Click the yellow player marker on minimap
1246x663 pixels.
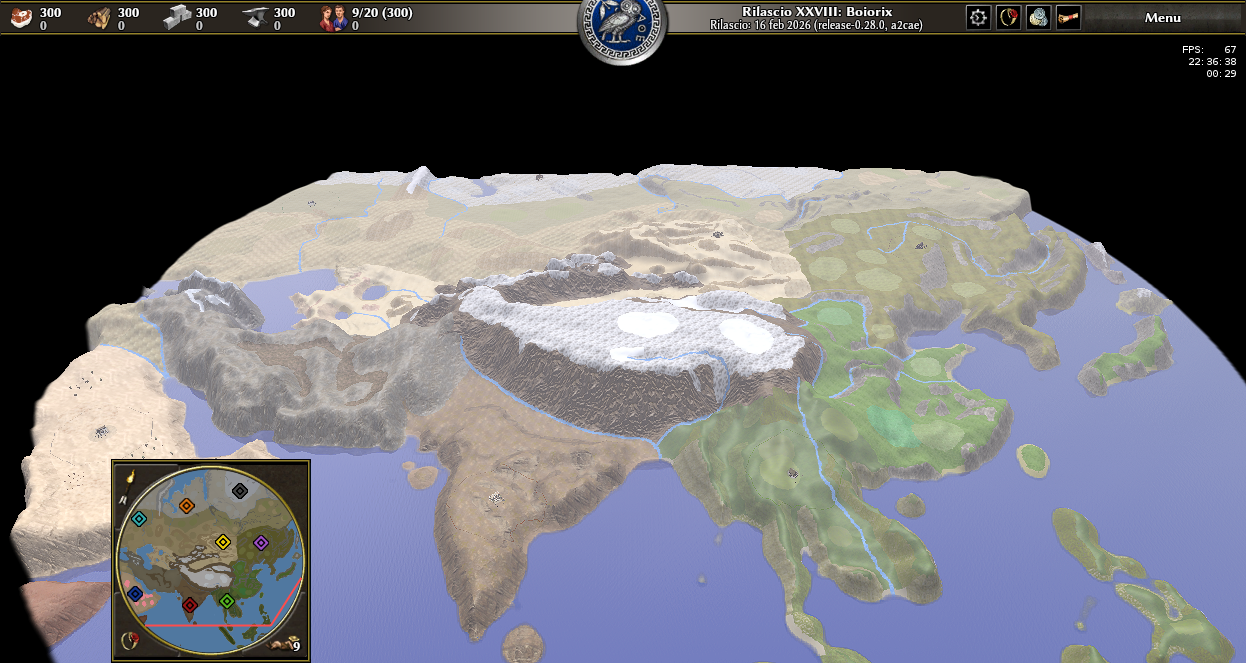pos(223,542)
